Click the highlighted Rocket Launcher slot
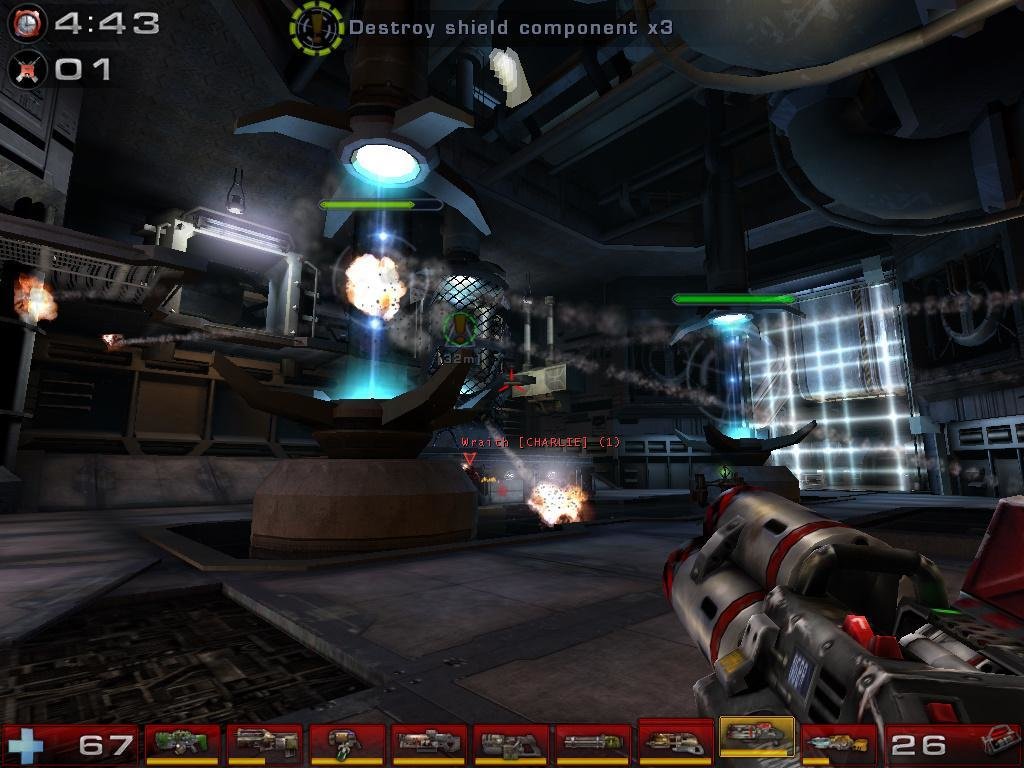 [x=757, y=740]
